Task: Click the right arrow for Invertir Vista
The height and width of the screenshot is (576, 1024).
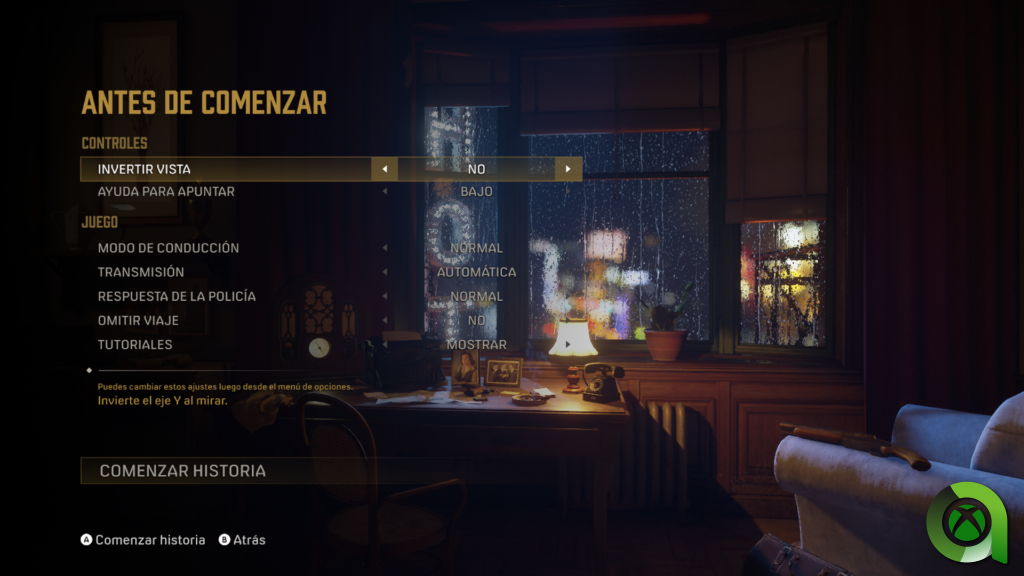Action: (x=568, y=169)
